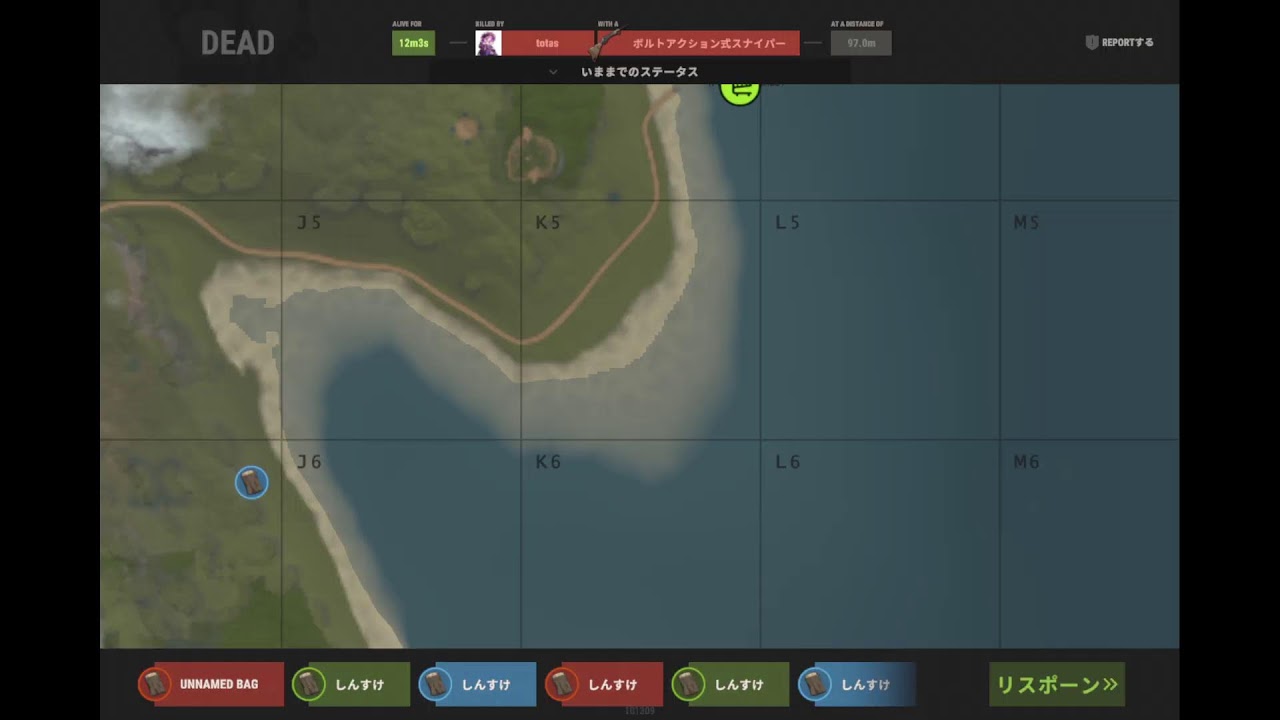This screenshot has height=720, width=1280.
Task: Choose the red しんすけ sleeping bag
Action: coord(604,685)
